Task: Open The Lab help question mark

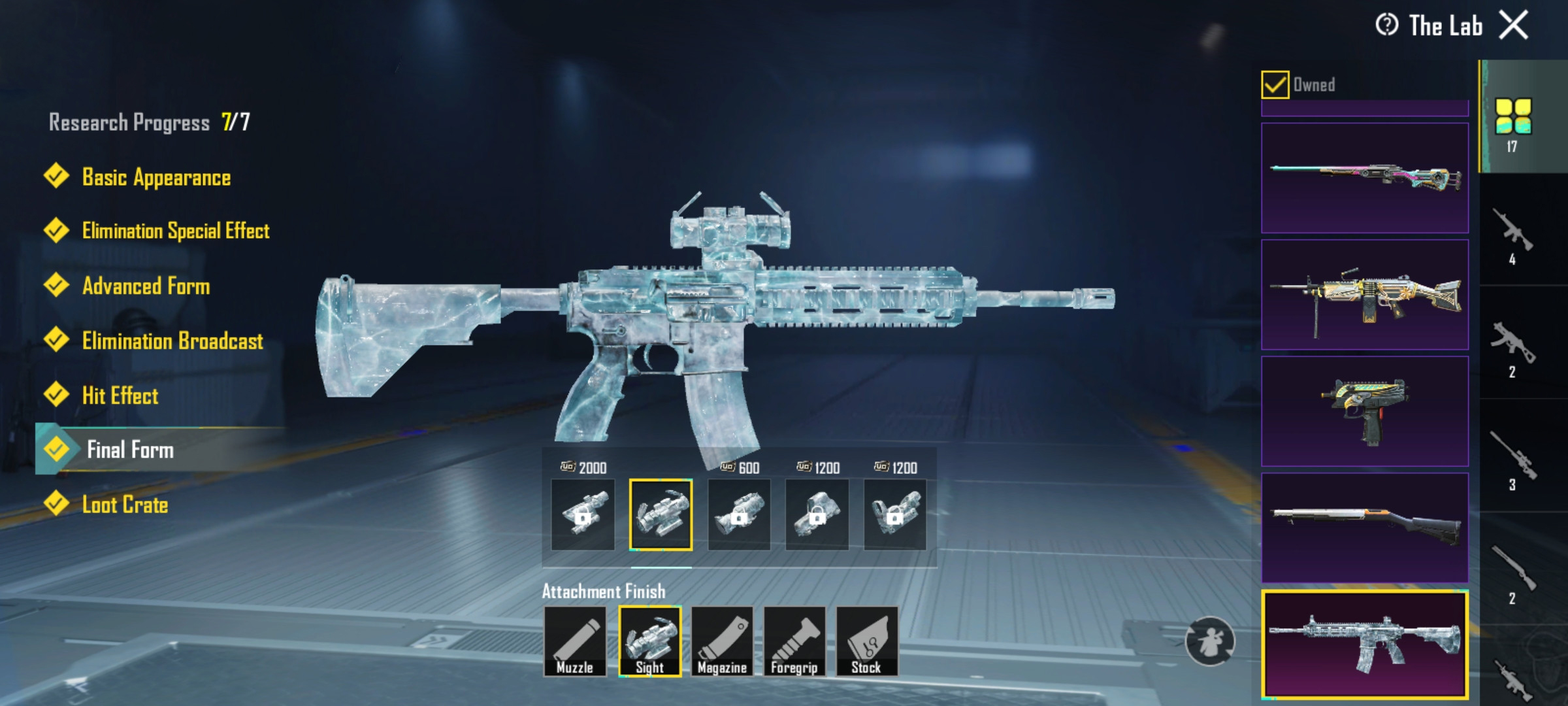Action: (1386, 25)
